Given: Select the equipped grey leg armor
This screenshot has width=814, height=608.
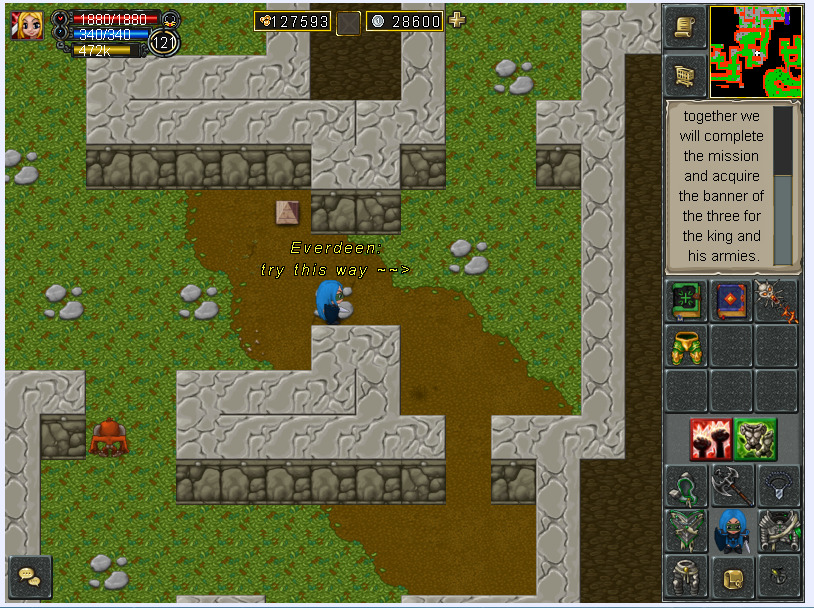Looking at the screenshot, I should pyautogui.click(x=687, y=576).
